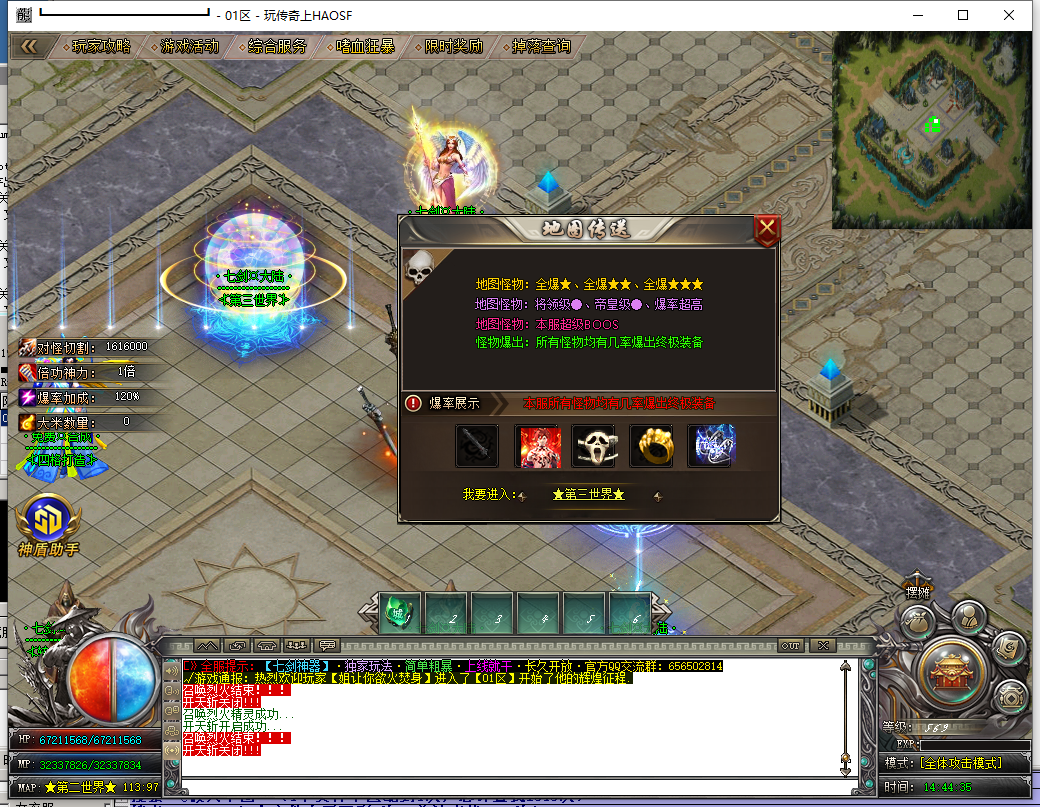
Task: Open the 神盾助手 shield assistant
Action: tap(47, 522)
